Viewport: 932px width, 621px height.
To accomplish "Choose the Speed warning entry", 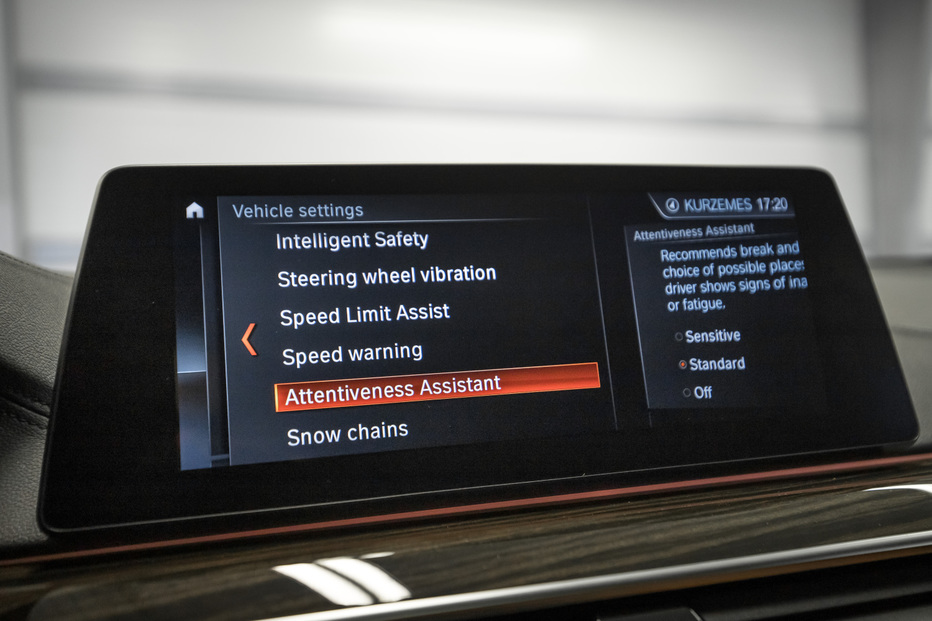I will click(x=352, y=354).
